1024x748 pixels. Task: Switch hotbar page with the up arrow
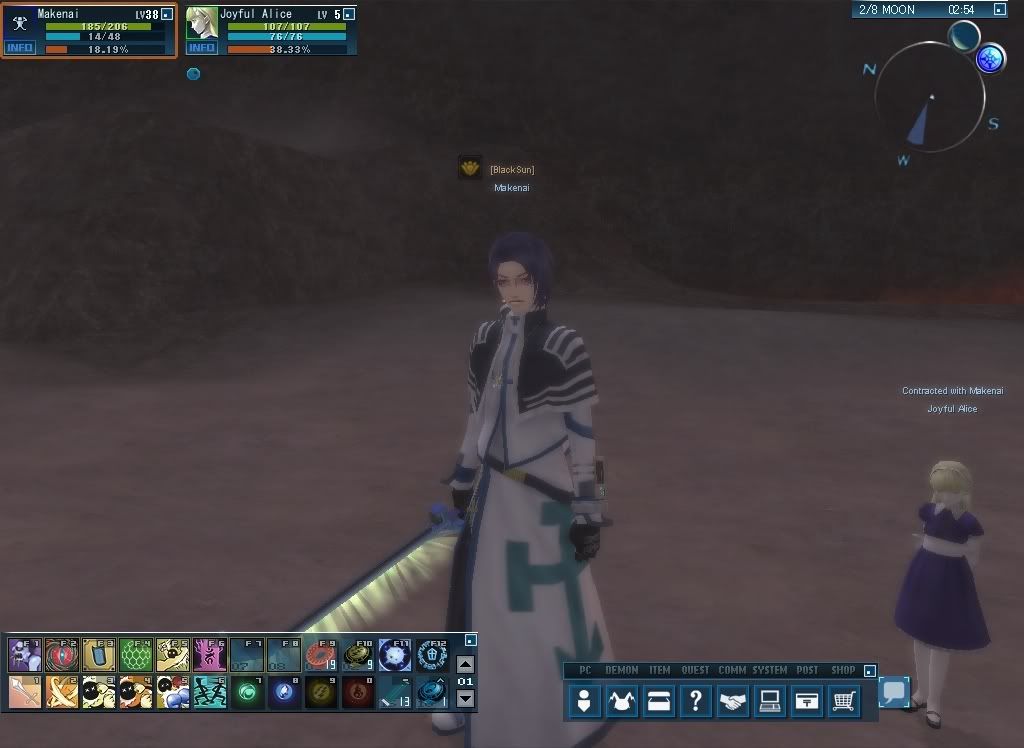click(x=465, y=665)
